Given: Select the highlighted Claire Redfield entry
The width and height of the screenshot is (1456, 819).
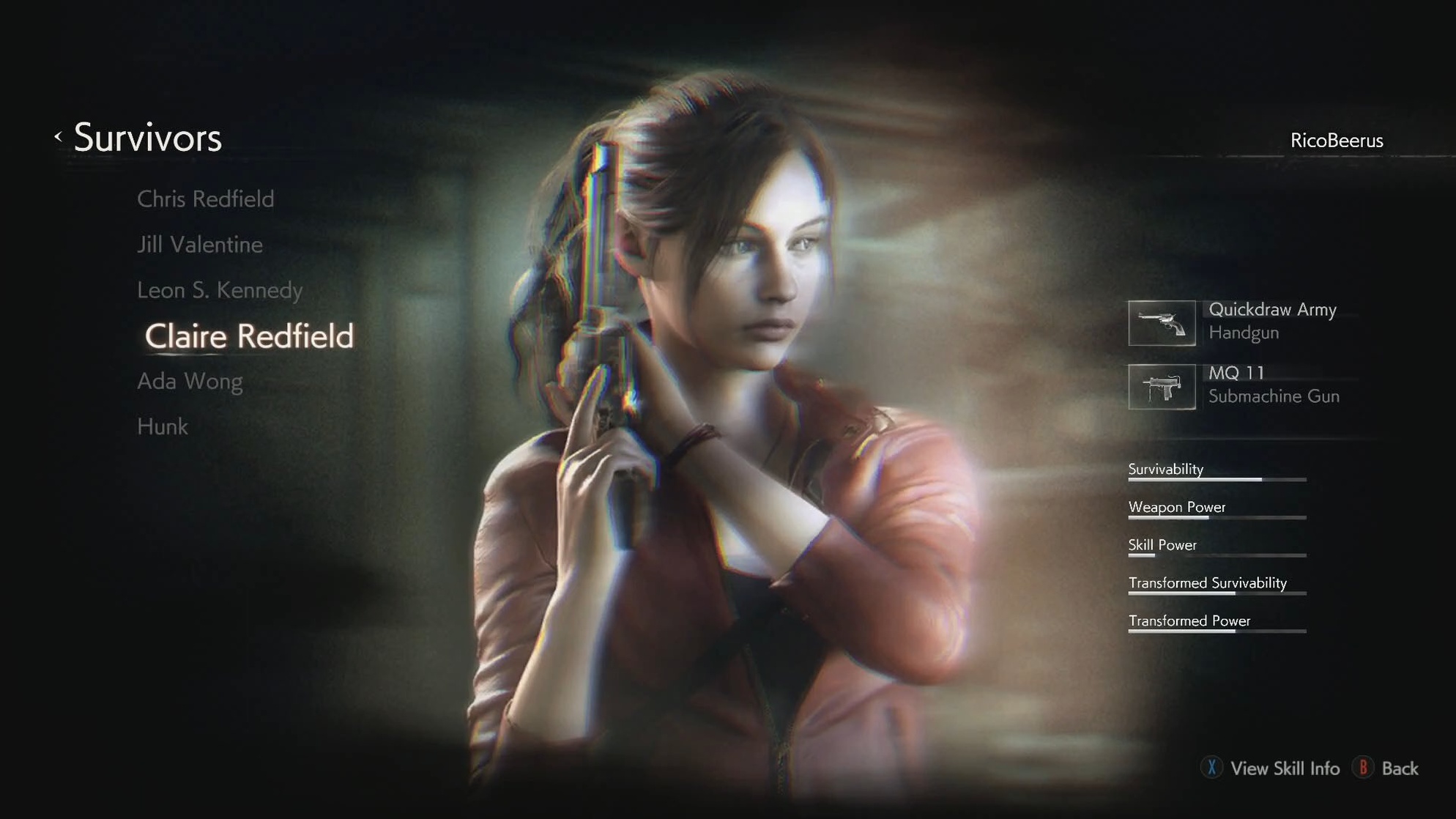Looking at the screenshot, I should click(x=250, y=336).
